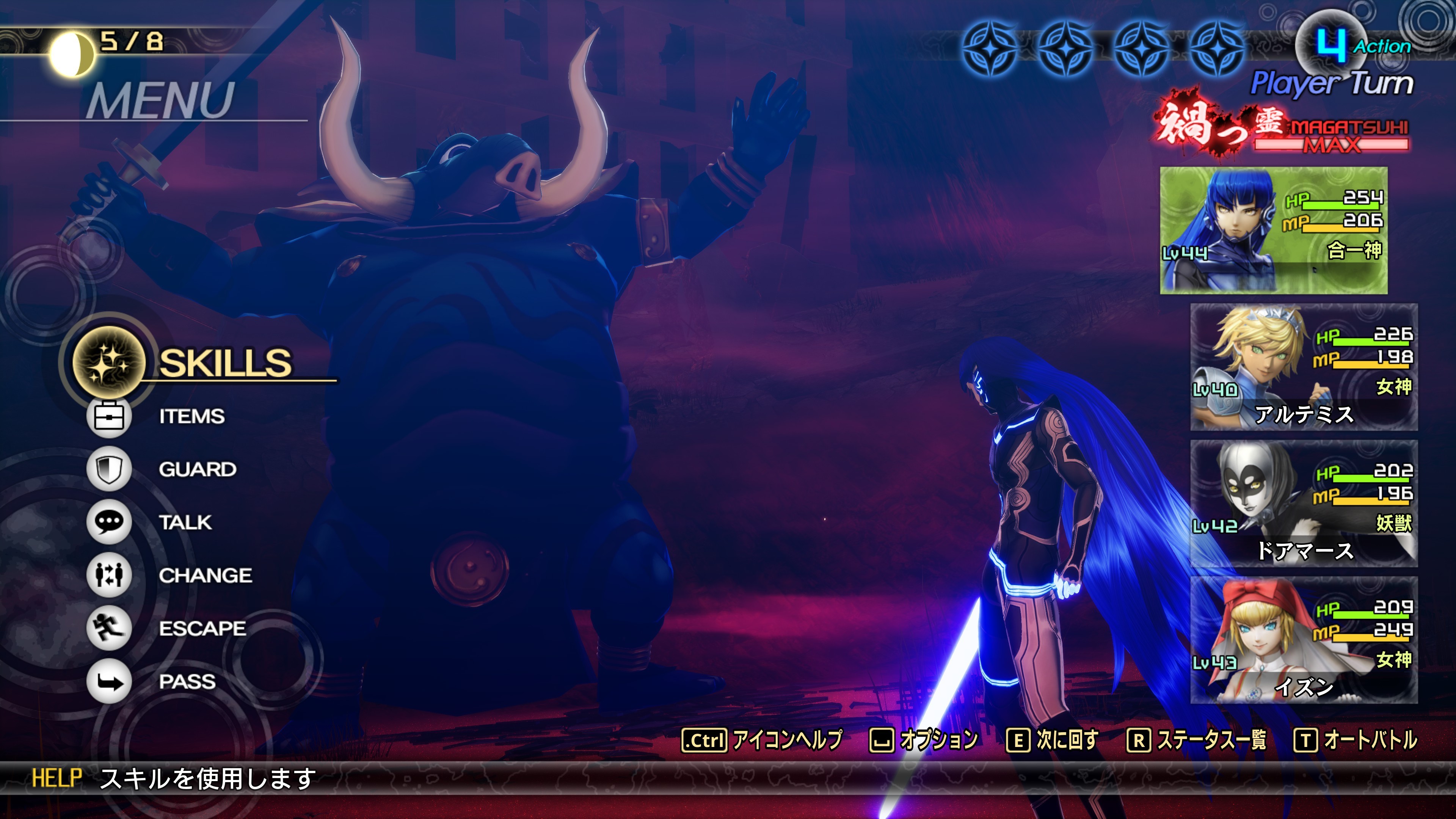This screenshot has height=819, width=1456.
Task: Select PASS to skip this turn
Action: point(187,682)
